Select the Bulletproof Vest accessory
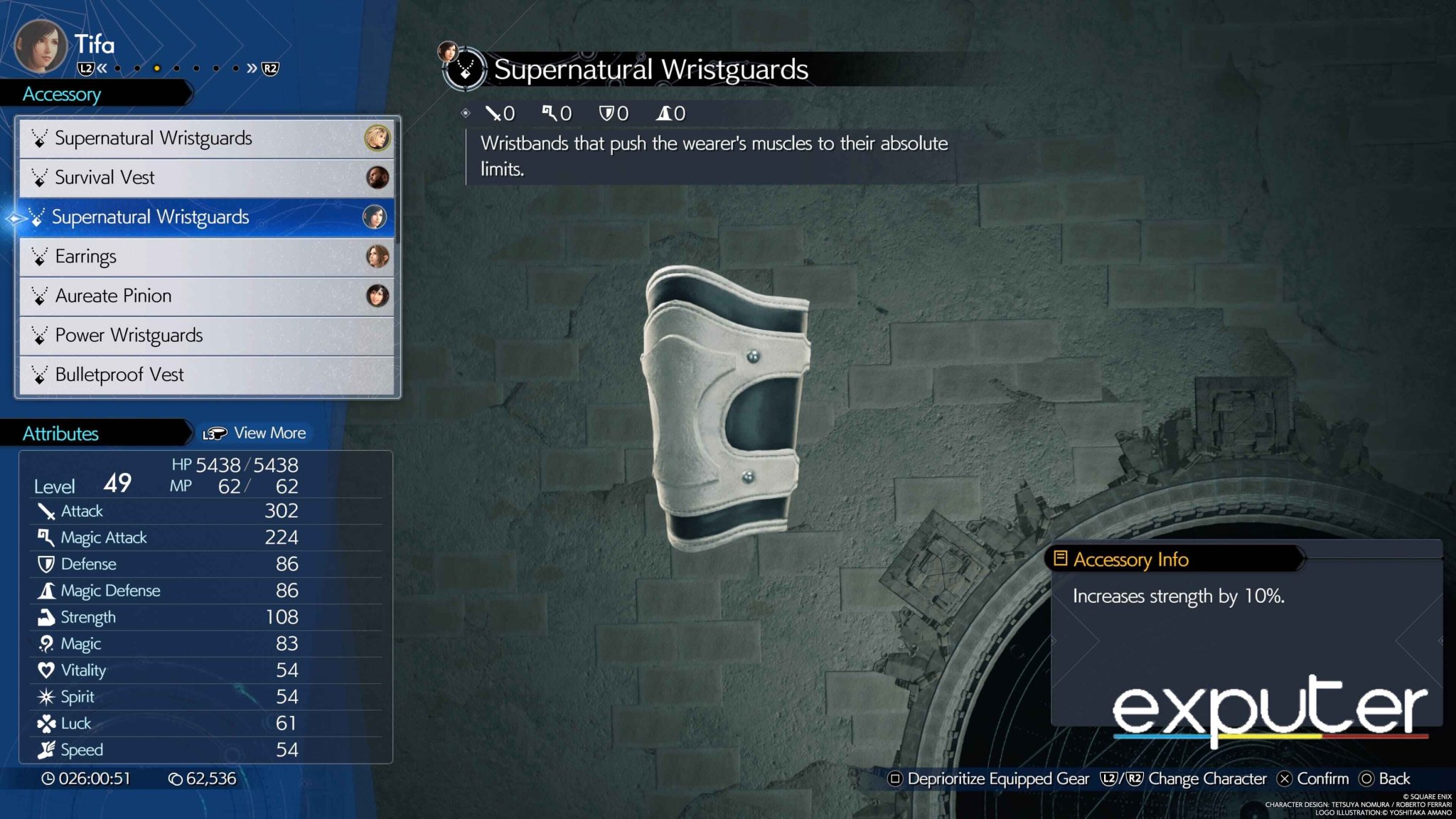This screenshot has height=819, width=1456. click(206, 375)
